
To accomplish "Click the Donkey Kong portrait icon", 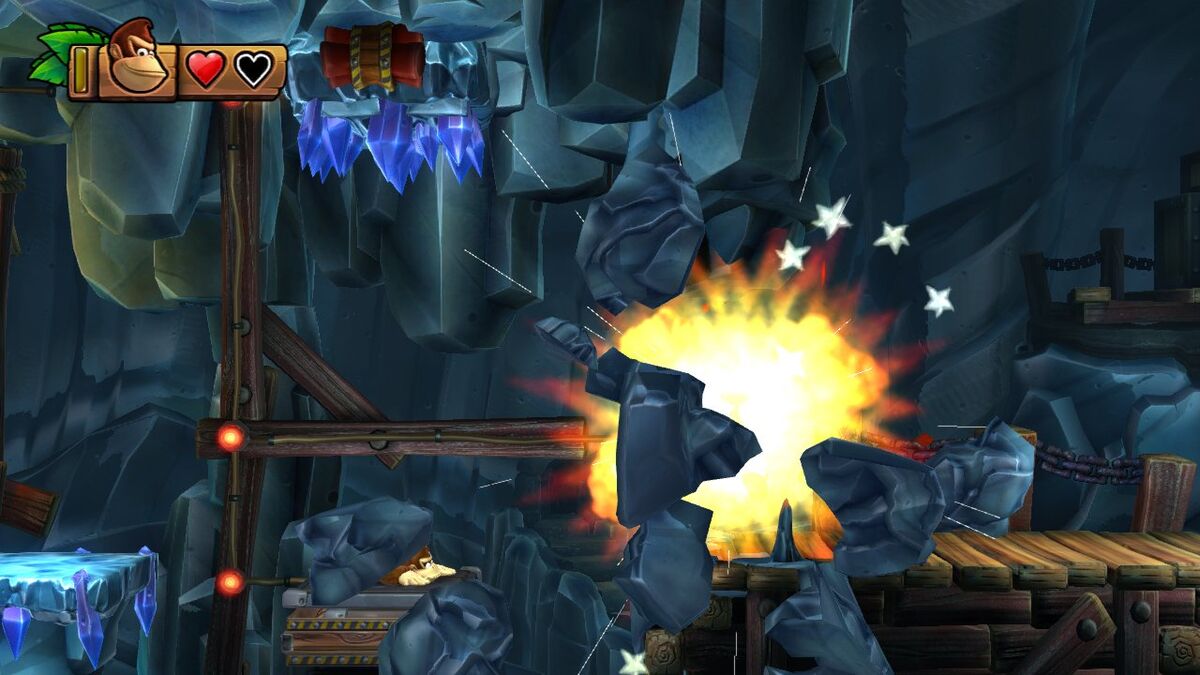I will (x=137, y=60).
